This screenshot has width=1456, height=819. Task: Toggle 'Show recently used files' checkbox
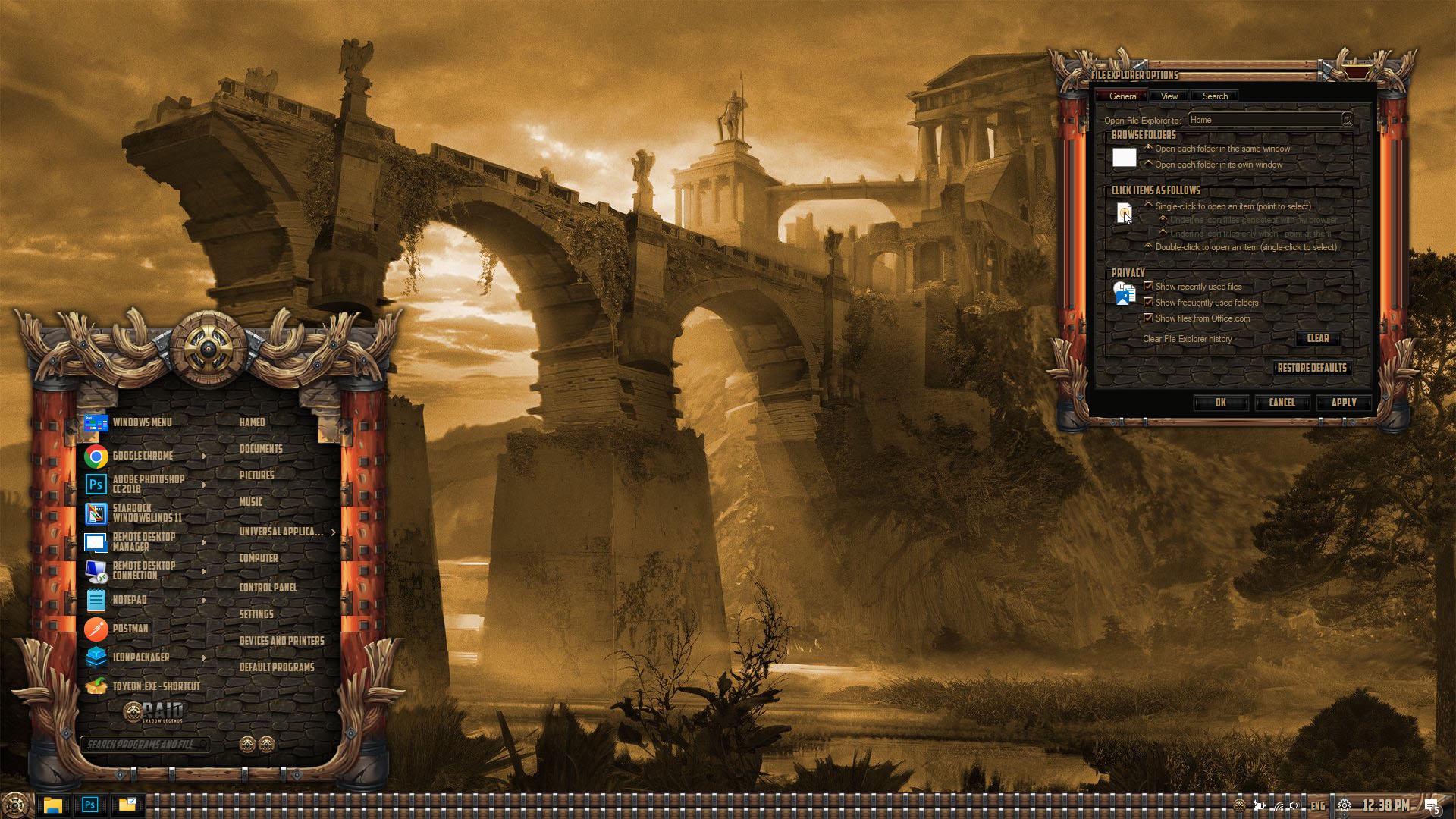pos(1148,286)
